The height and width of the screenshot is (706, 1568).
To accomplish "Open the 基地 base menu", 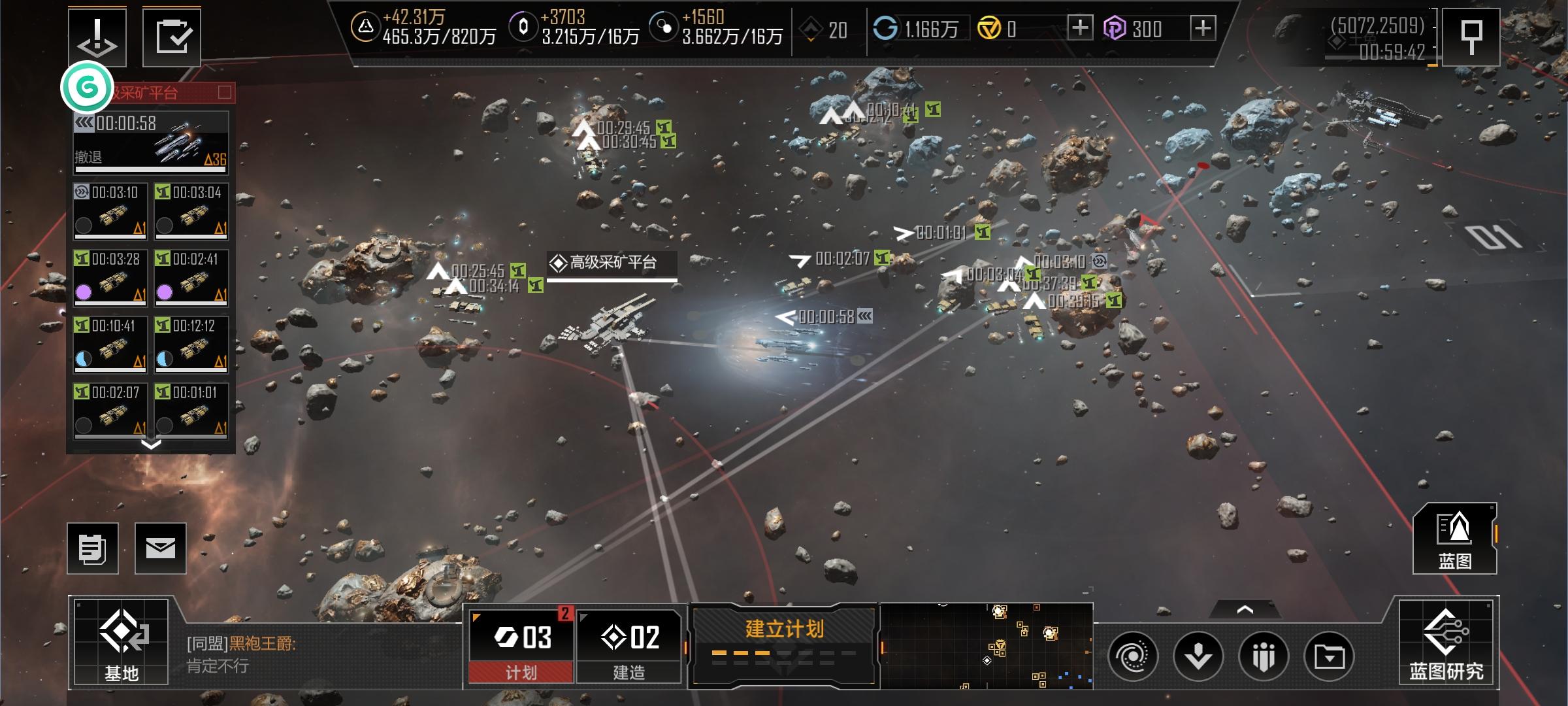I will [x=121, y=641].
